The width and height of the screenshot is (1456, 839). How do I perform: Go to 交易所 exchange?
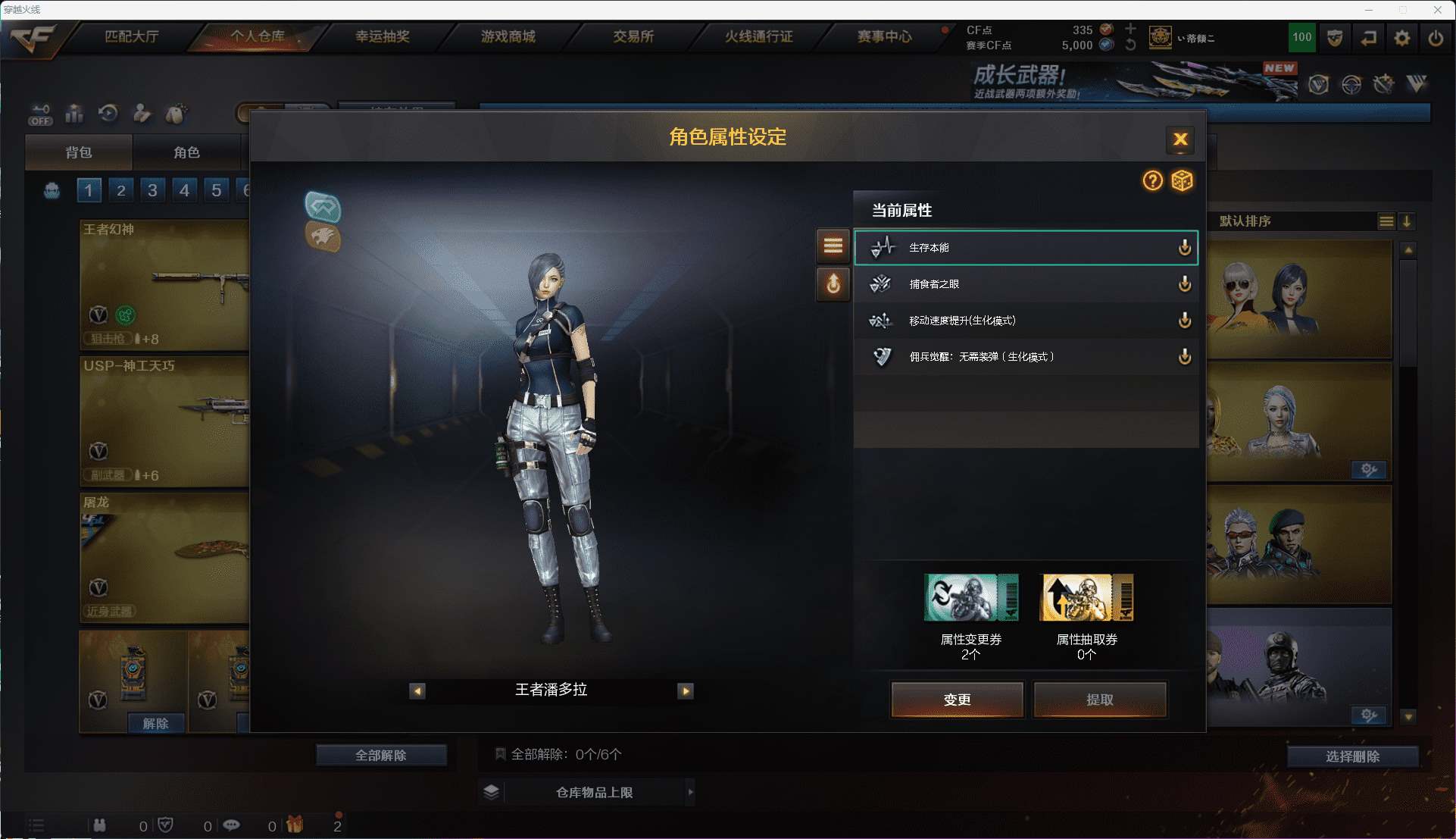tap(633, 36)
